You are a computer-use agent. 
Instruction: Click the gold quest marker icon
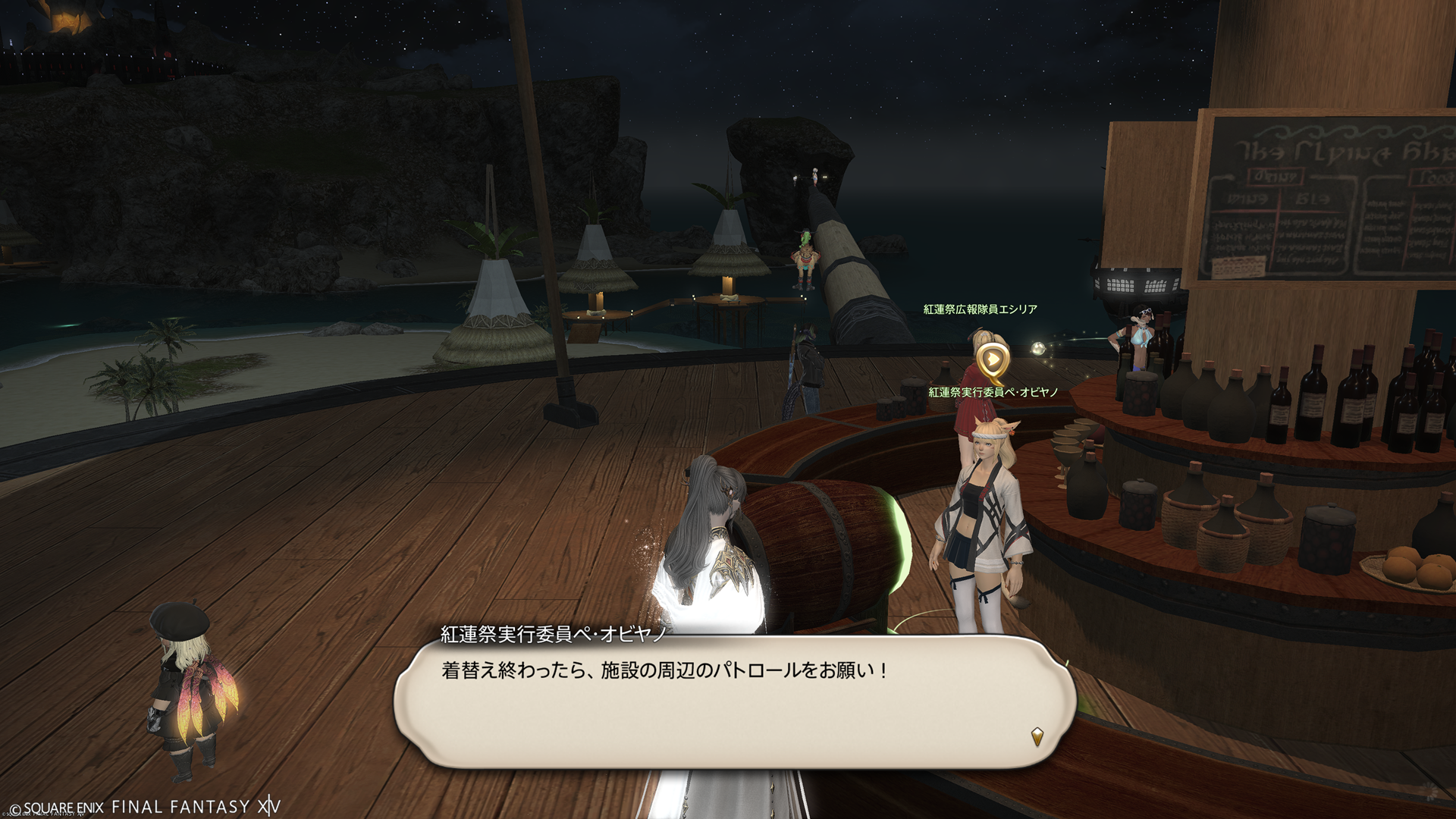[992, 362]
